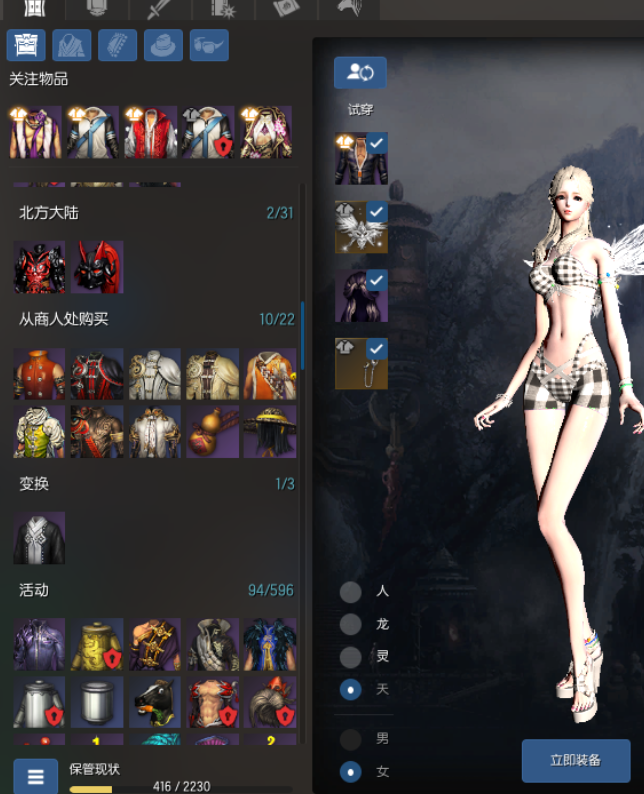644x794 pixels.
Task: Click the 试穿 try-on reset button
Action: point(360,72)
